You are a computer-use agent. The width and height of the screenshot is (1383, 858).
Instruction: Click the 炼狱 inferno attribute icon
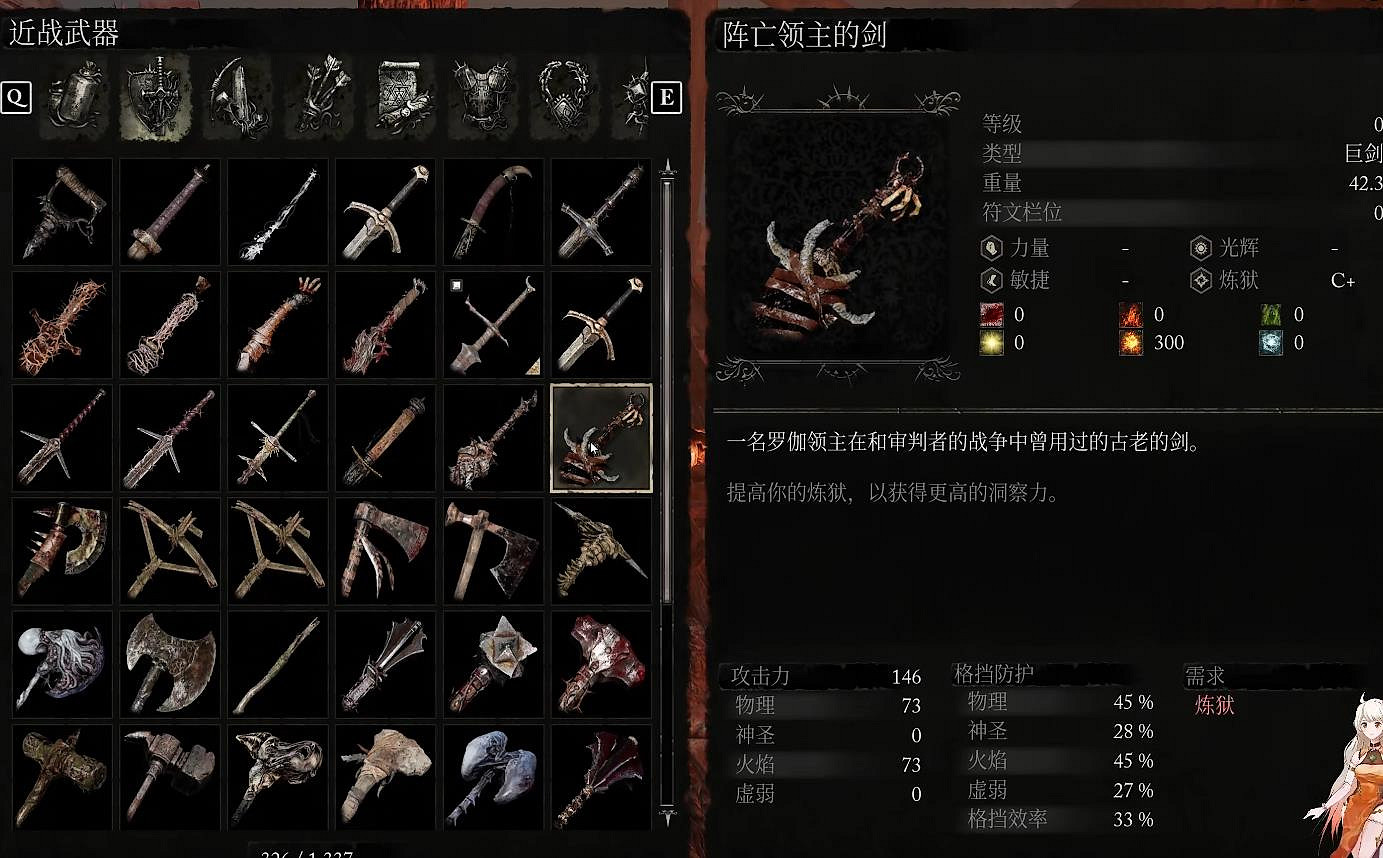(1201, 281)
